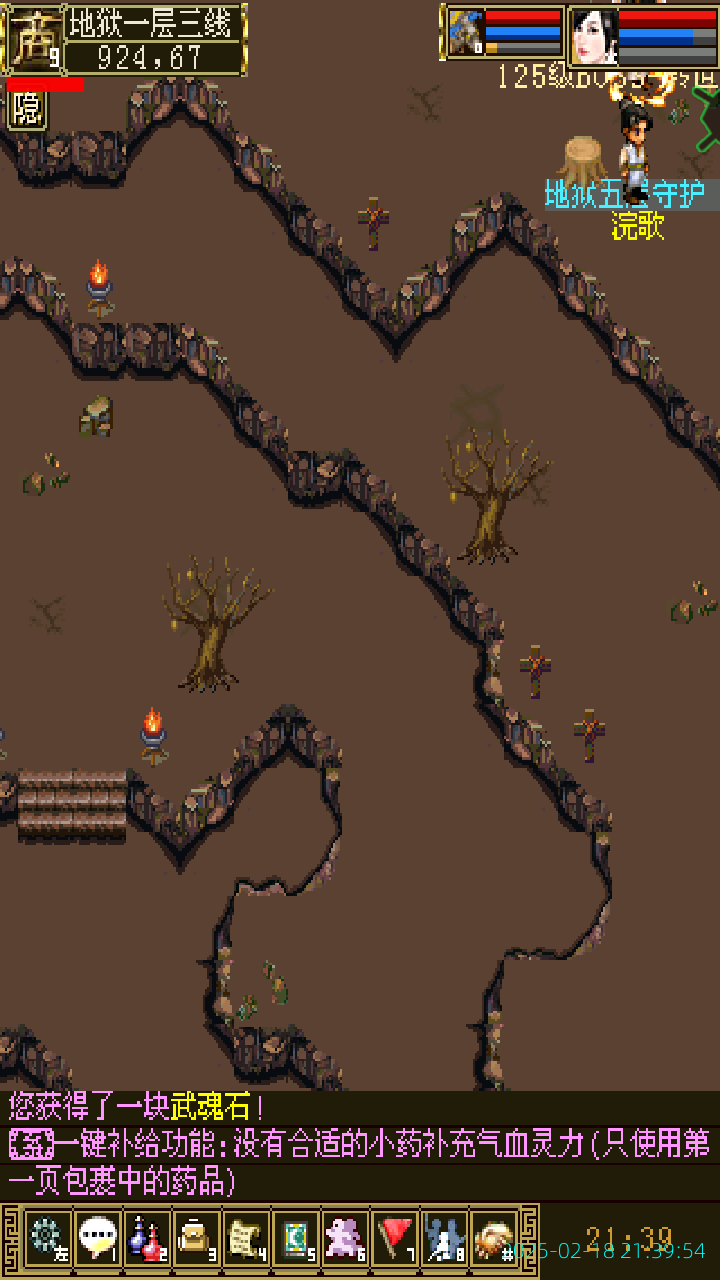Open the backpack inventory
Screen dimensions: 720x1280
point(196,1239)
